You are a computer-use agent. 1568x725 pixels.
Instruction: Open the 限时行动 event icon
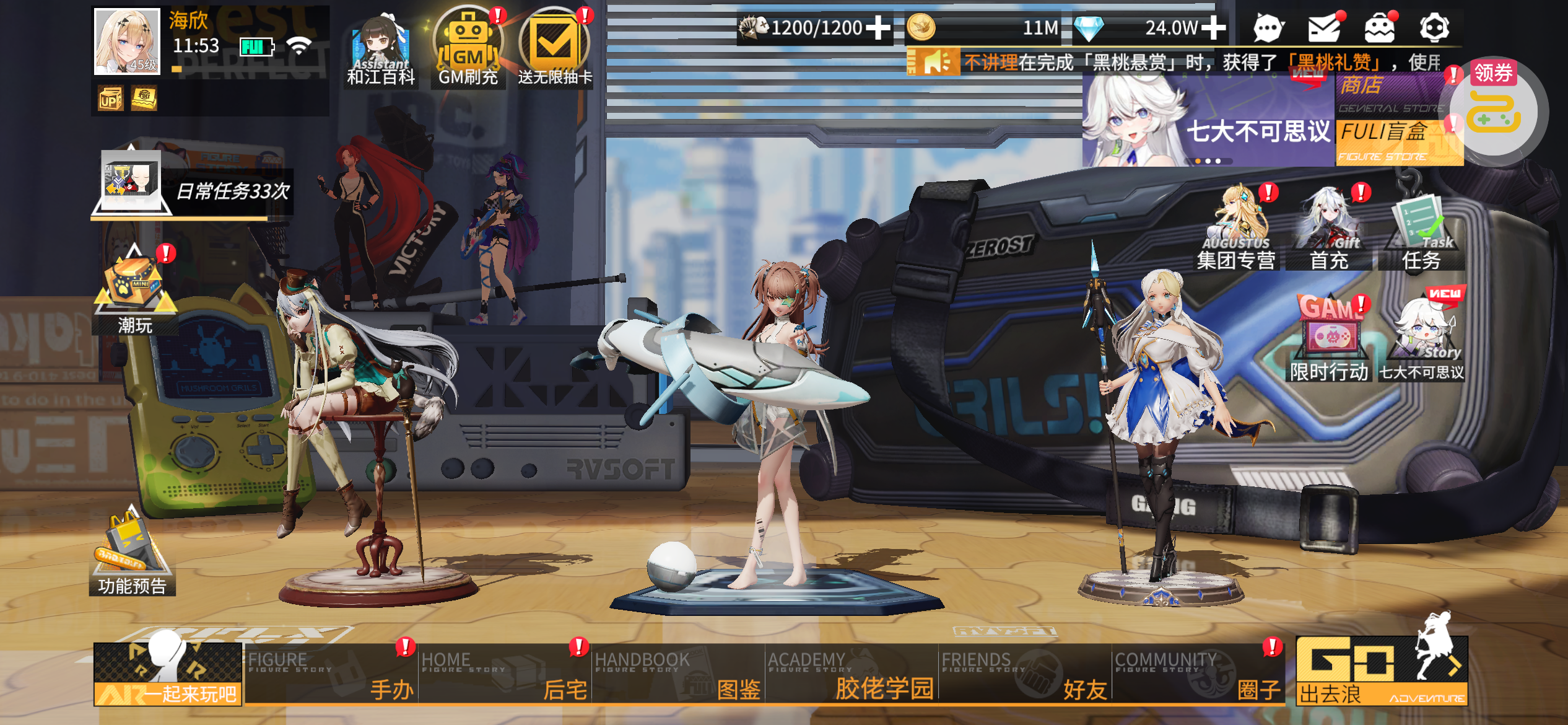pyautogui.click(x=1330, y=341)
